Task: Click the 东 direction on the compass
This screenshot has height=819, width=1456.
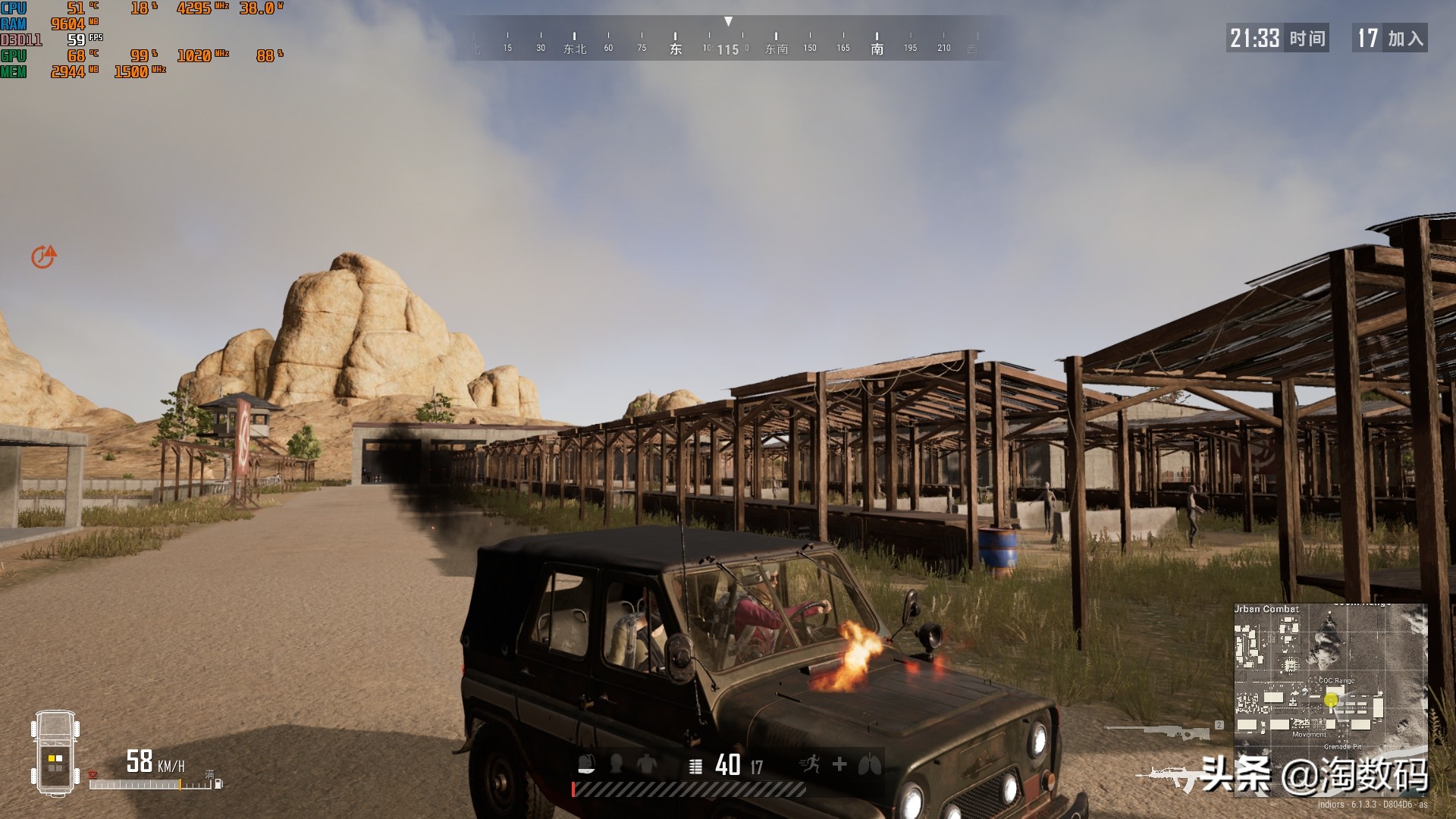Action: (x=675, y=48)
